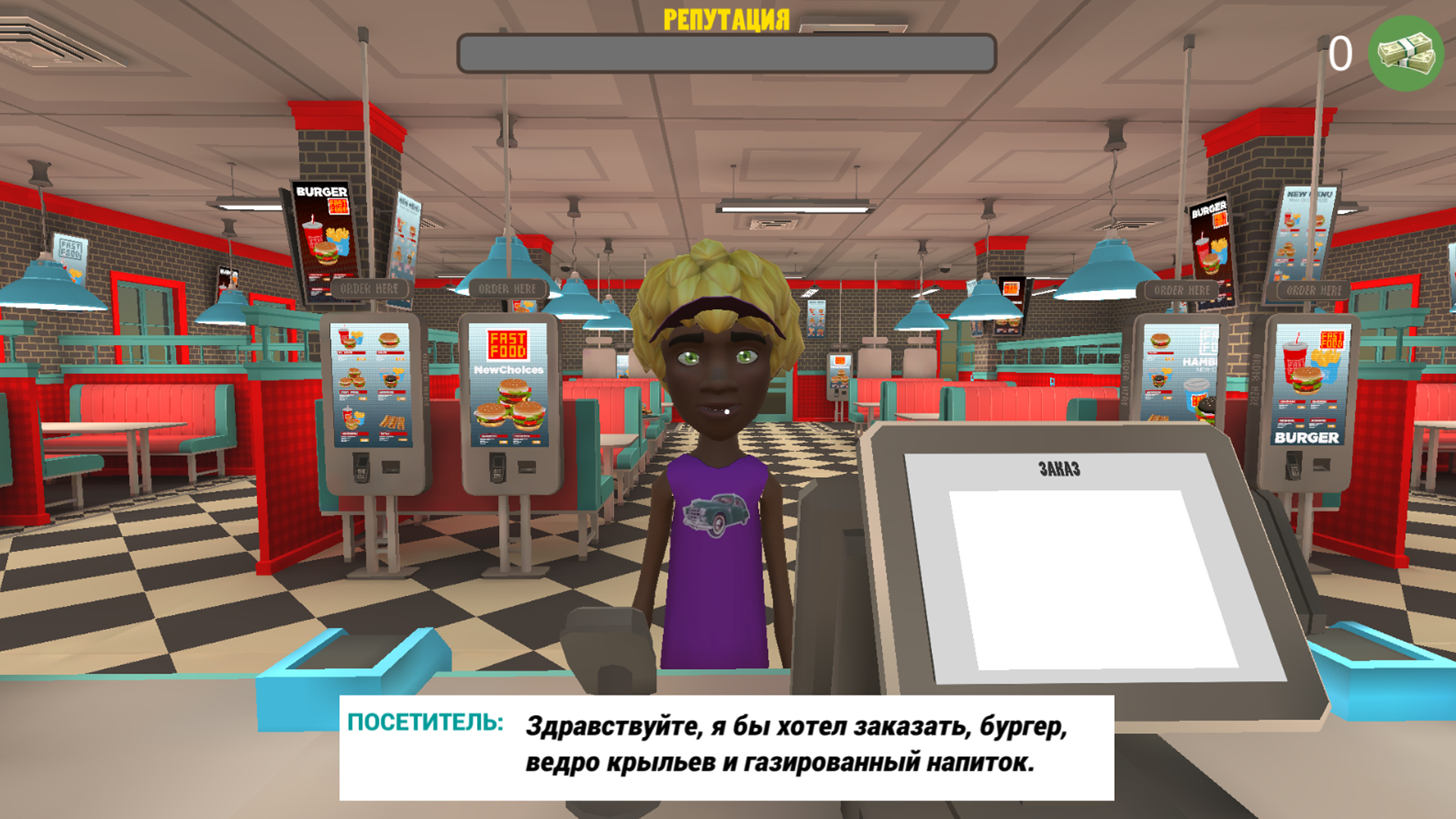The height and width of the screenshot is (819, 1456).
Task: Click the triple burger picture on NewChoices kiosk
Action: click(511, 407)
